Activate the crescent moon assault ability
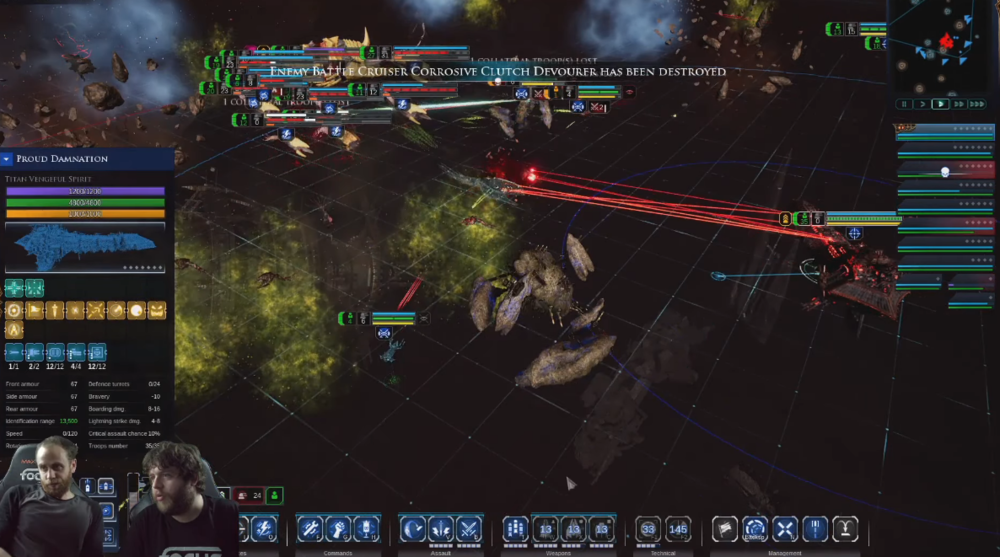The height and width of the screenshot is (557, 1000). coord(414,527)
